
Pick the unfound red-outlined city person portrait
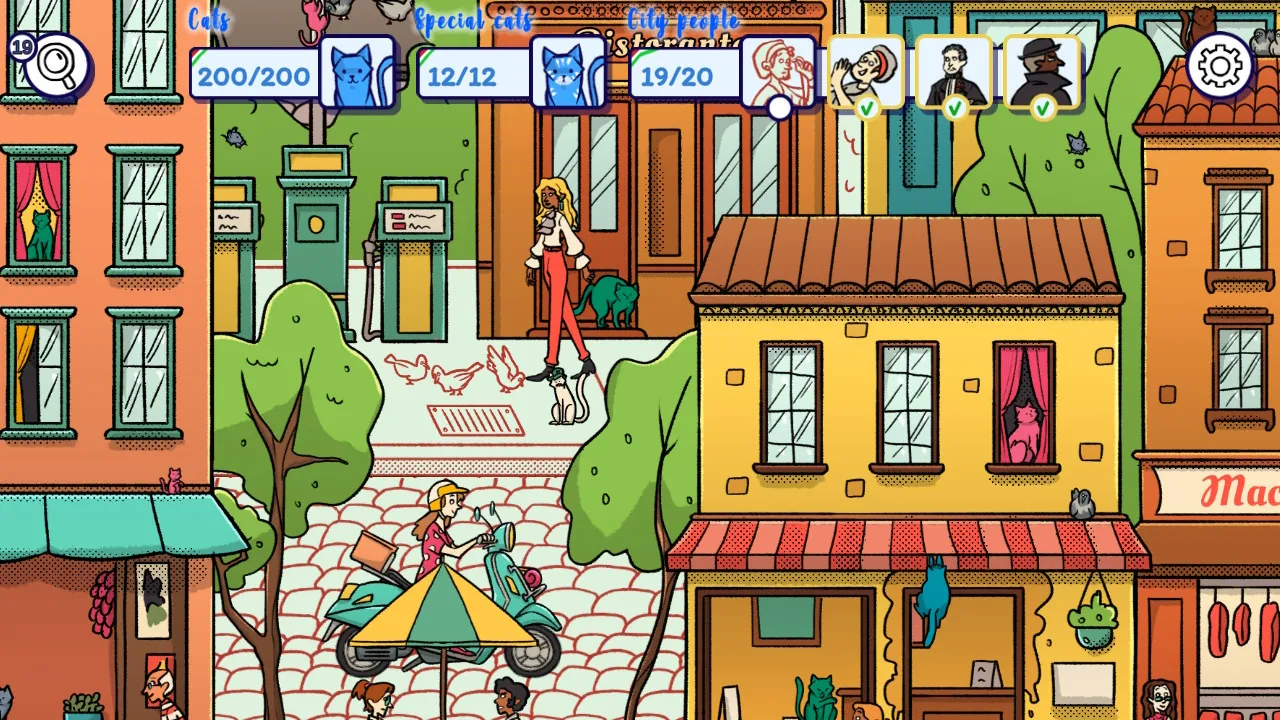[x=778, y=71]
